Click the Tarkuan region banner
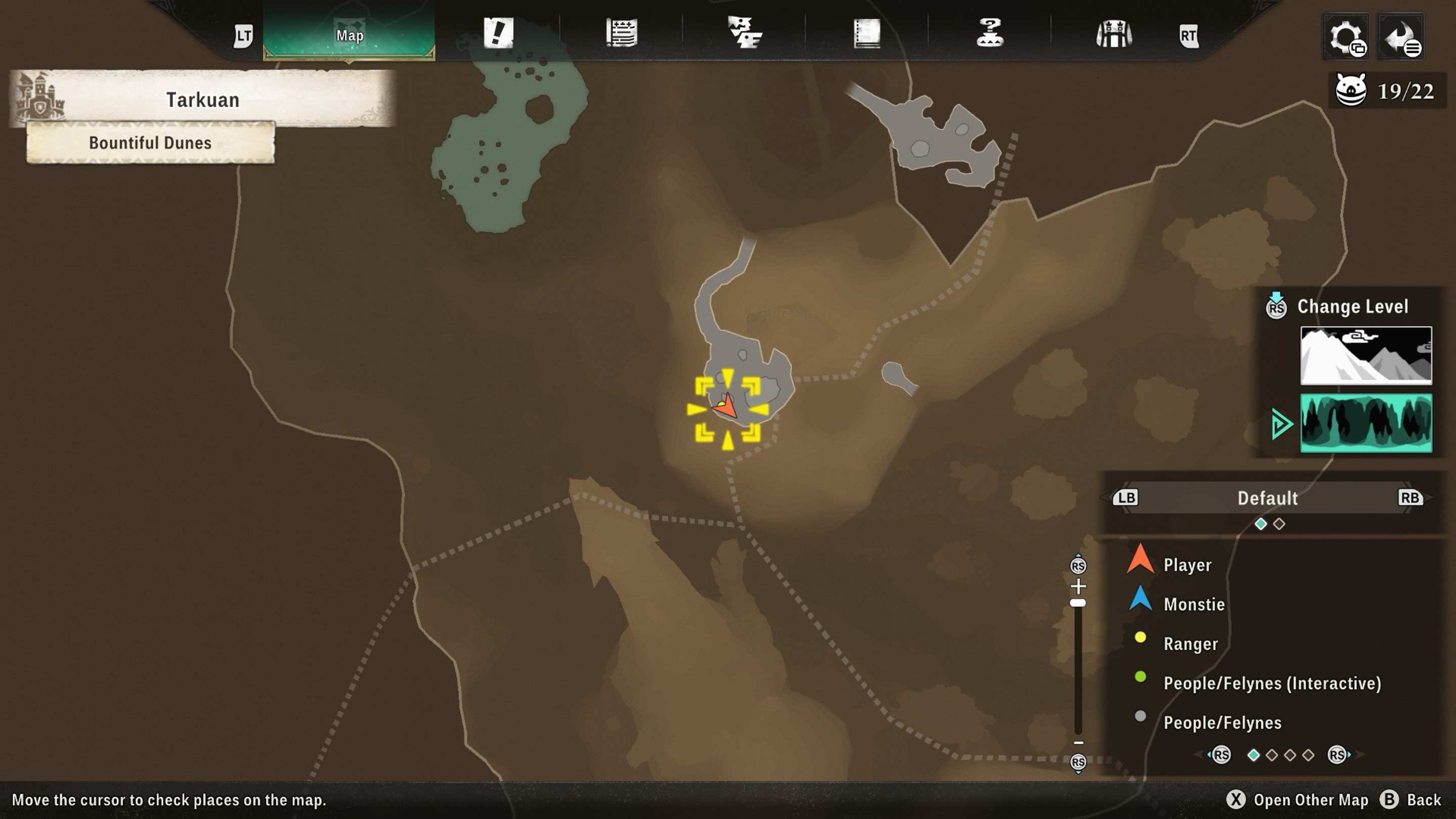Viewport: 1456px width, 819px height. [202, 100]
